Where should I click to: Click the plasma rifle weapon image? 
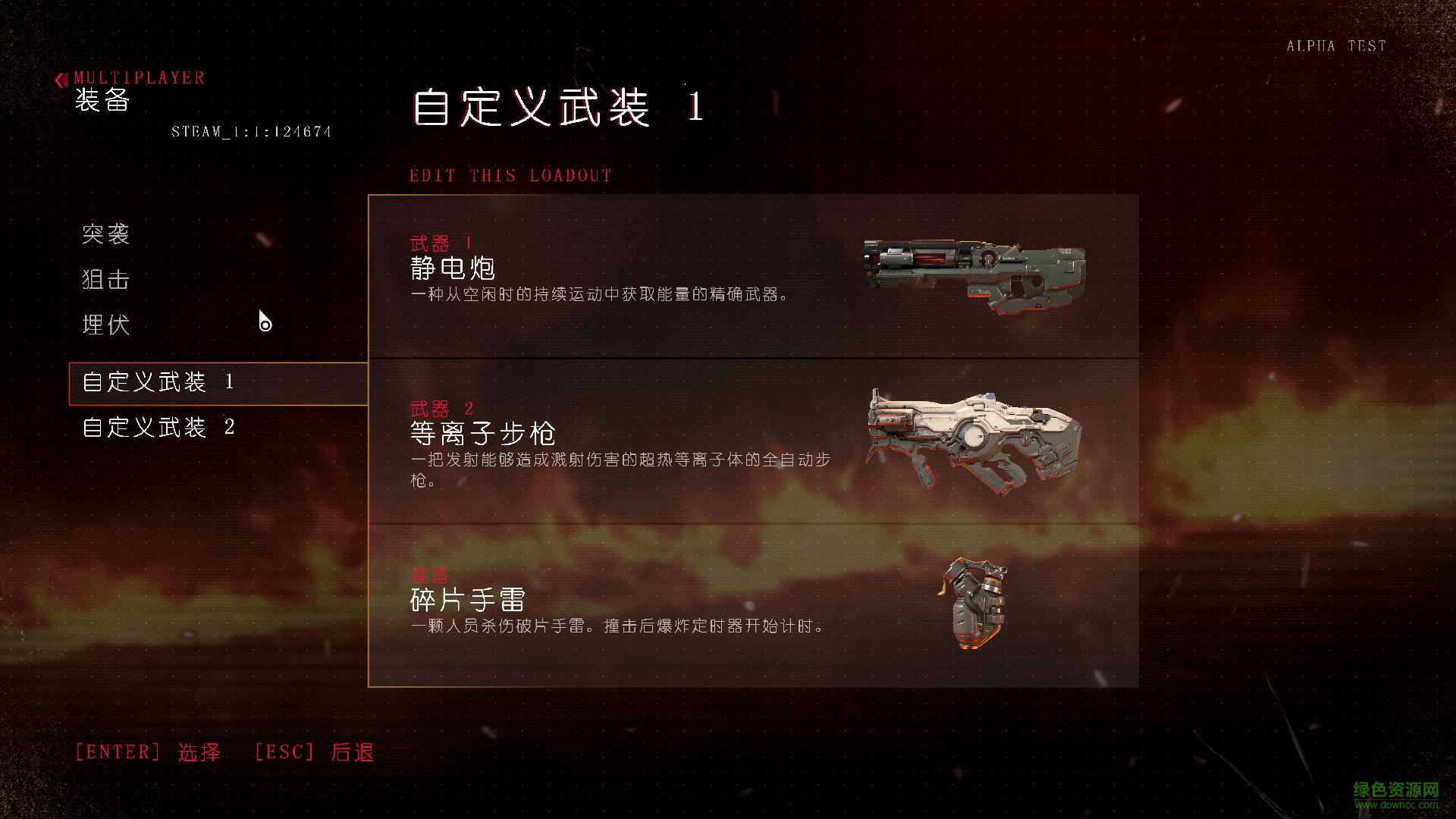click(974, 440)
